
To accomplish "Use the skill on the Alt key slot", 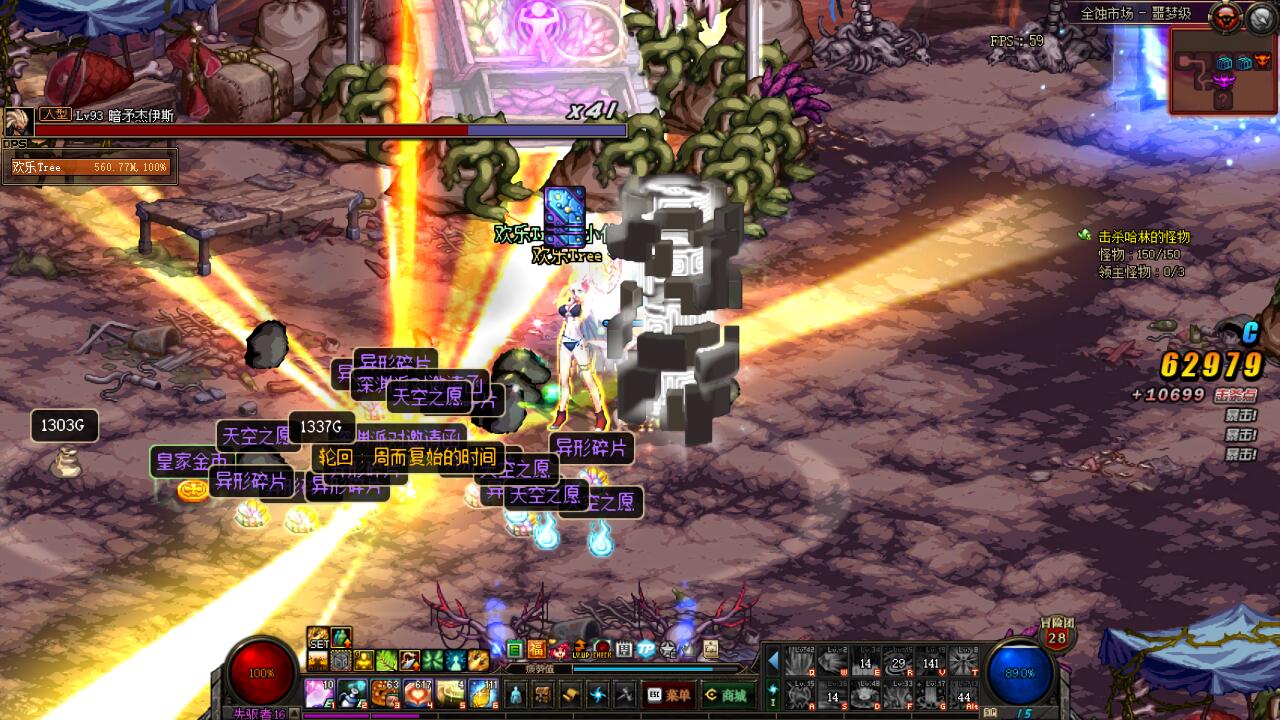I will click(x=964, y=694).
